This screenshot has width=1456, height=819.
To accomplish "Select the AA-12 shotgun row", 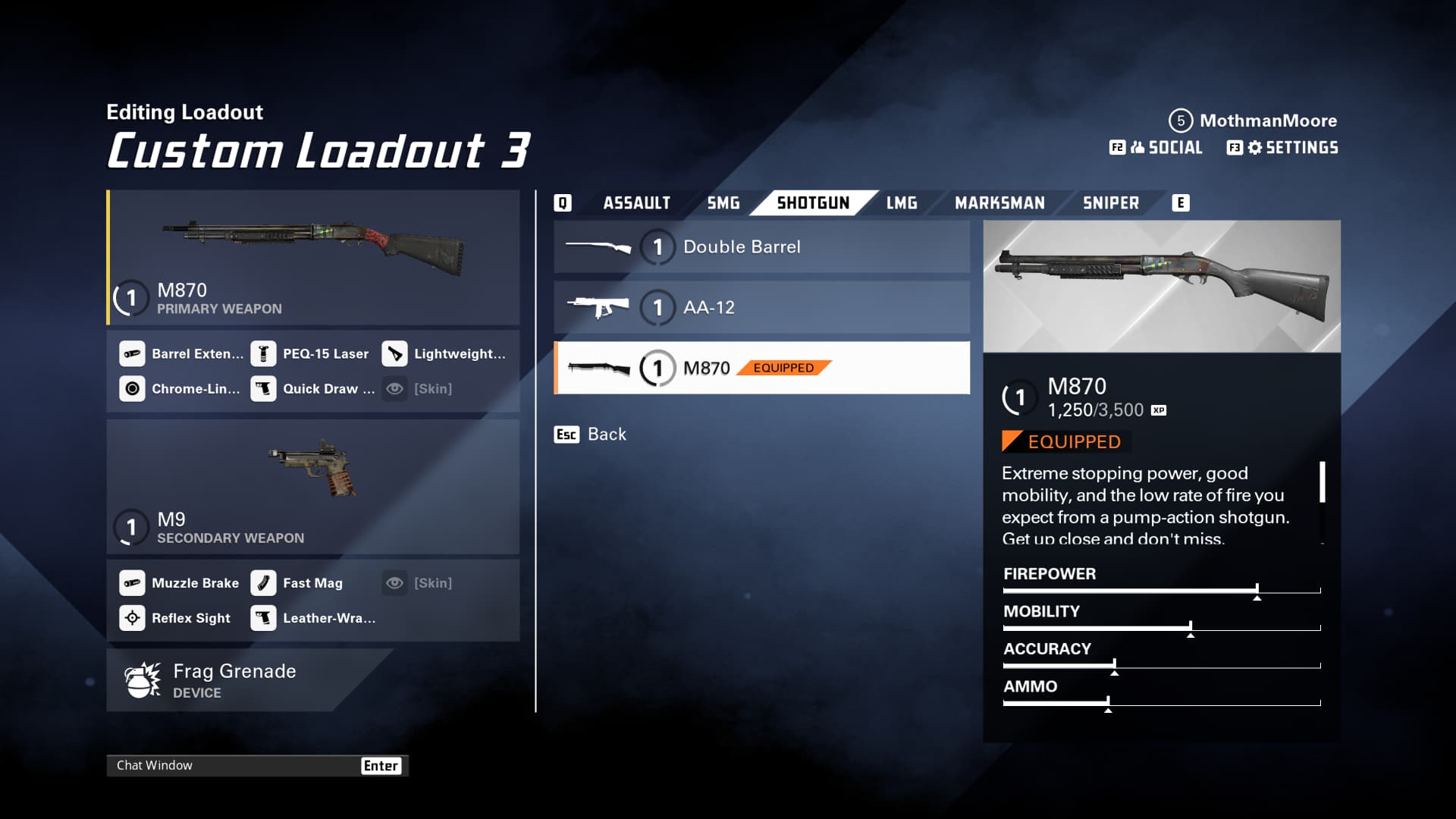I will 761,308.
